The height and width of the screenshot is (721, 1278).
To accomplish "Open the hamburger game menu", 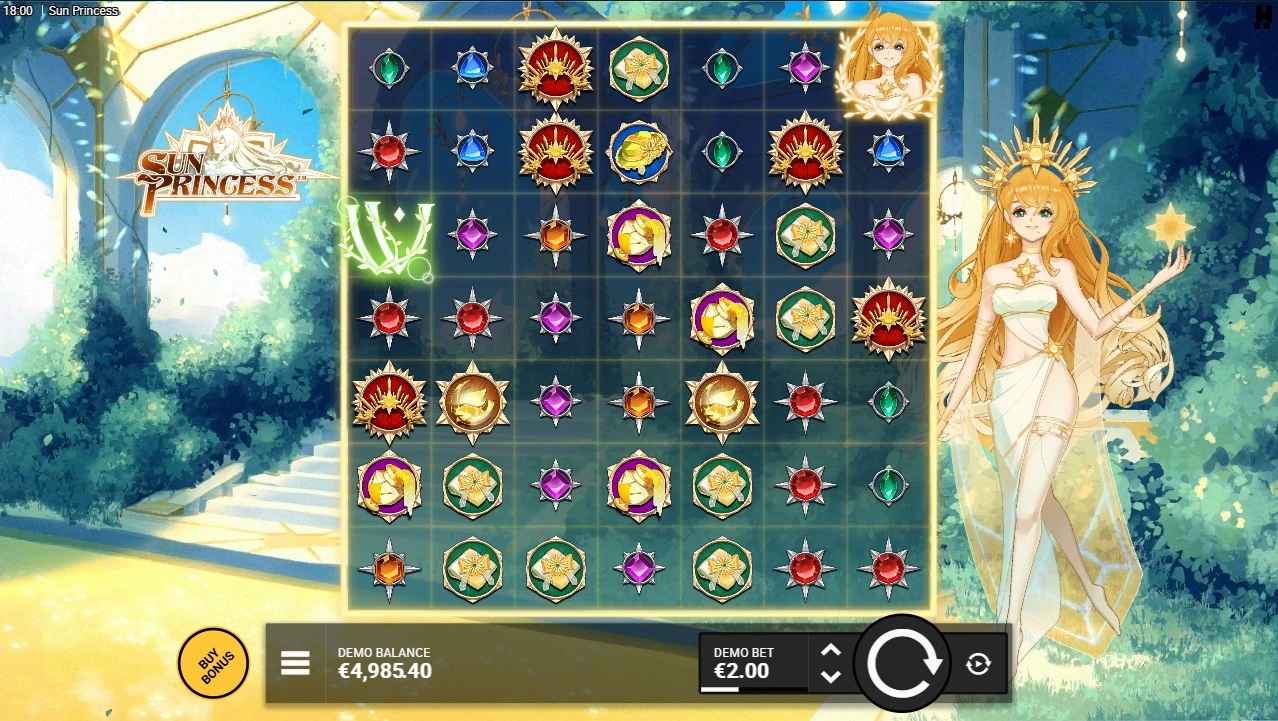I will point(295,663).
